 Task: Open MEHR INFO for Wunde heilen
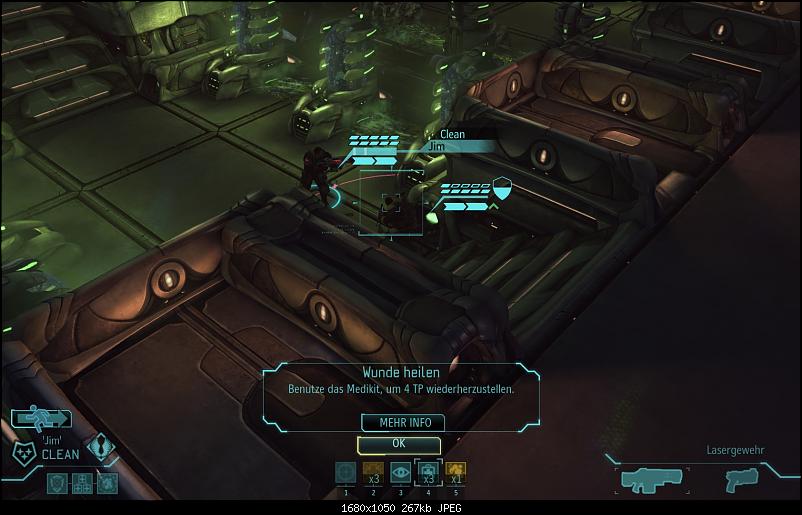coord(398,423)
